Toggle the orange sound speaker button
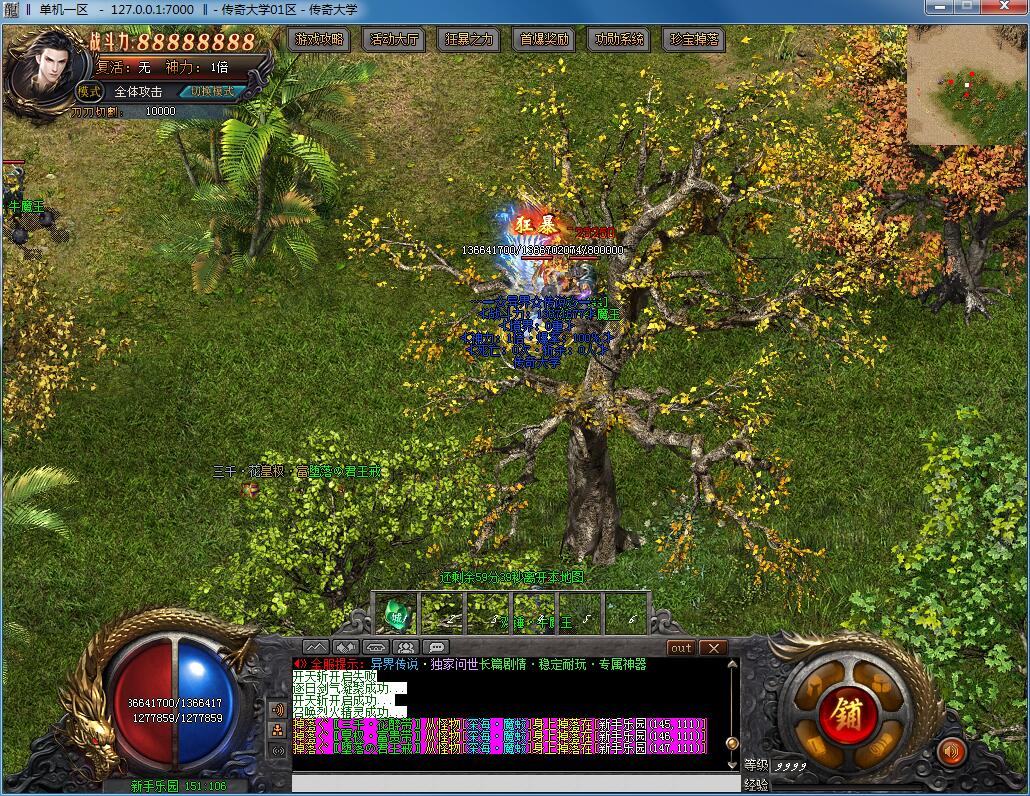 (950, 751)
